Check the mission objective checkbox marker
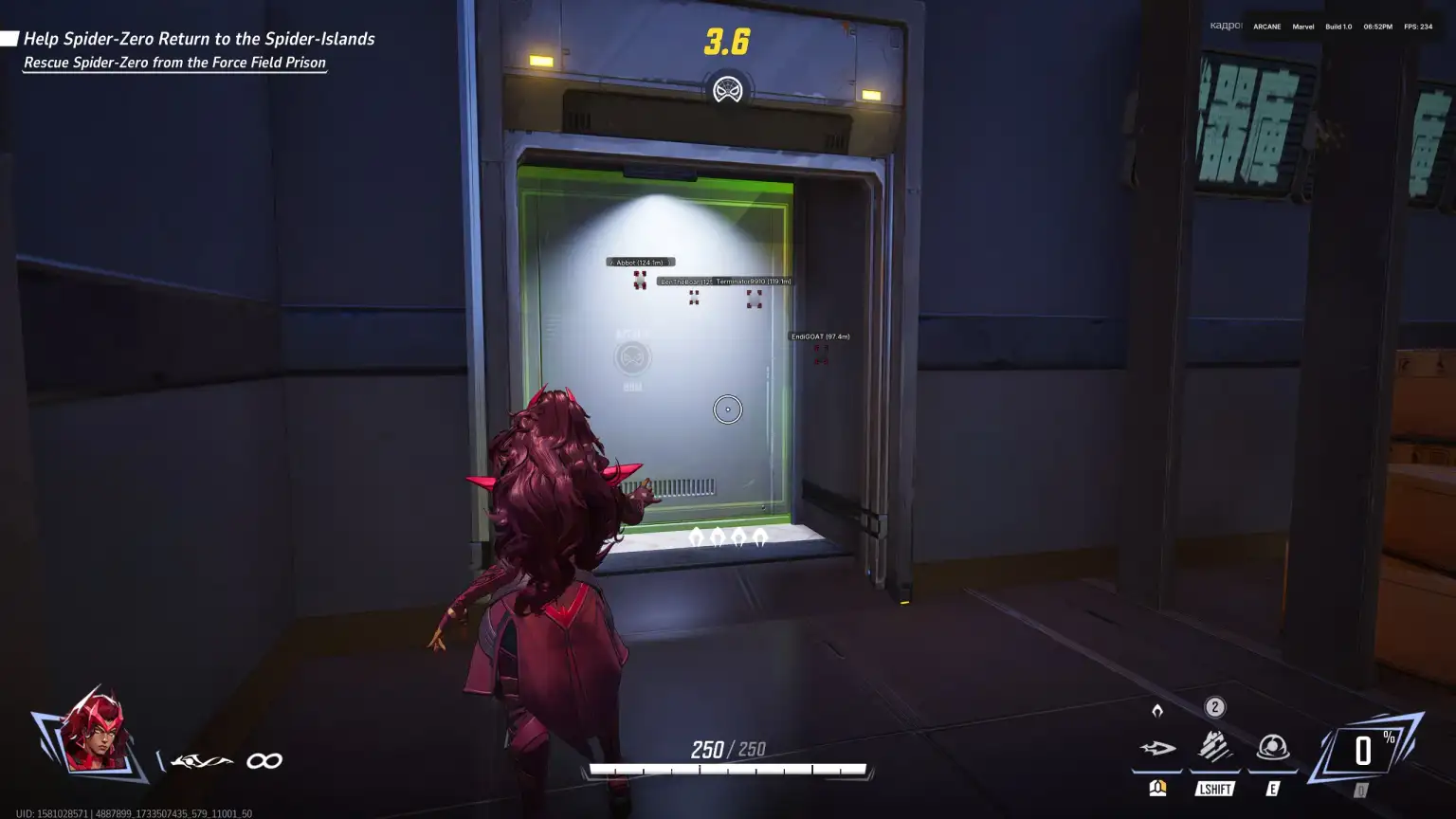 (x=9, y=36)
